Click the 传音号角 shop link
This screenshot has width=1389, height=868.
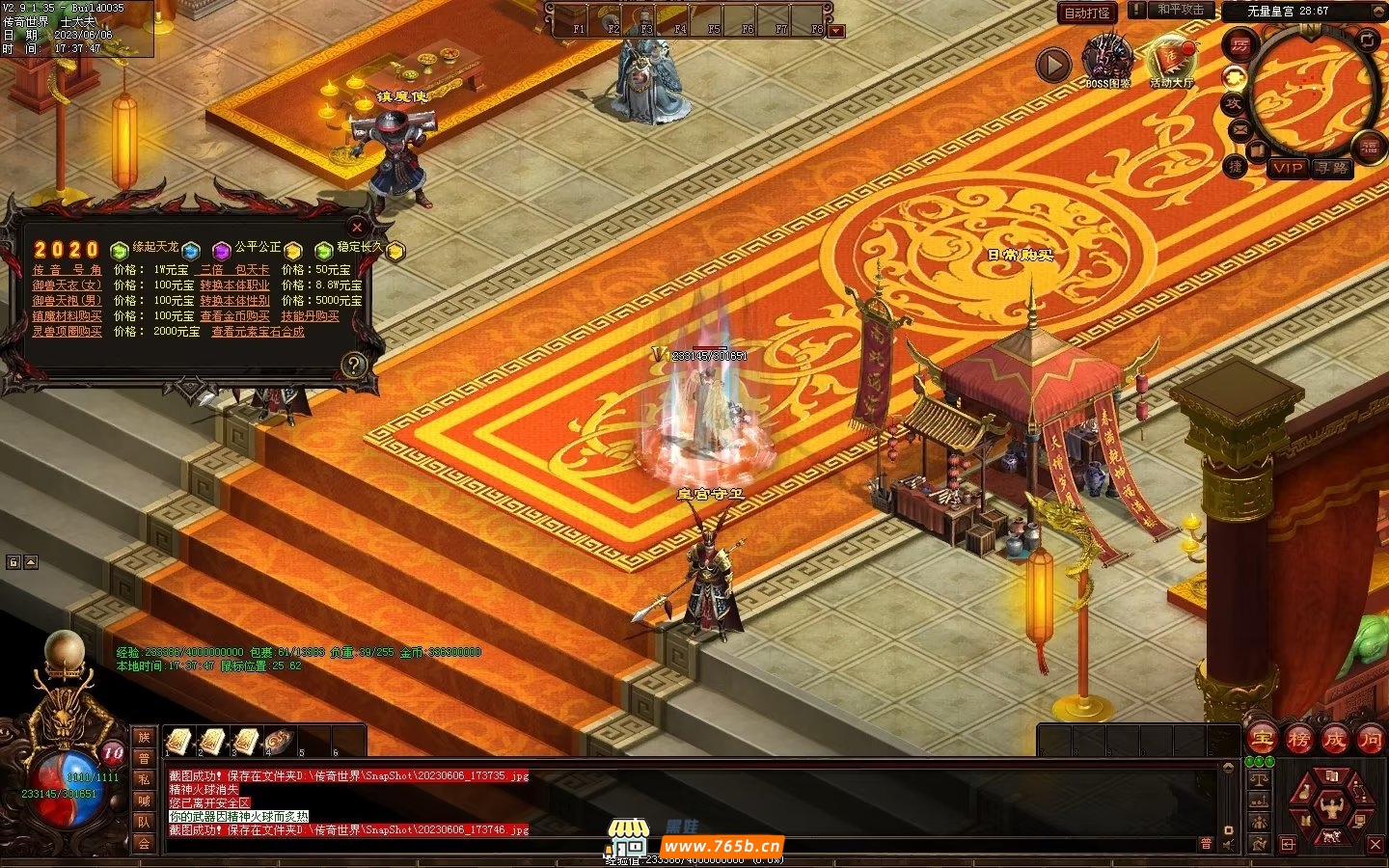tap(67, 270)
